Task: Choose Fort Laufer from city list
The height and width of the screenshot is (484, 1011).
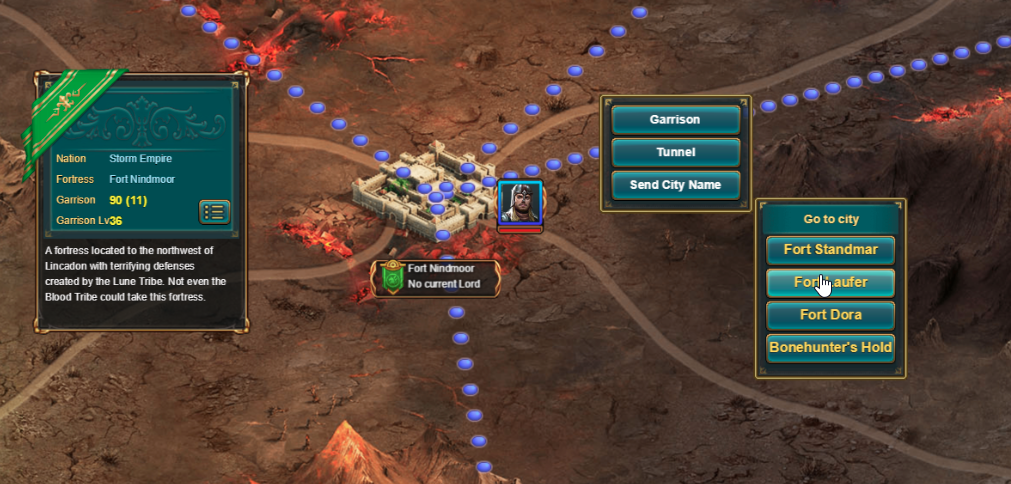Action: [x=830, y=283]
